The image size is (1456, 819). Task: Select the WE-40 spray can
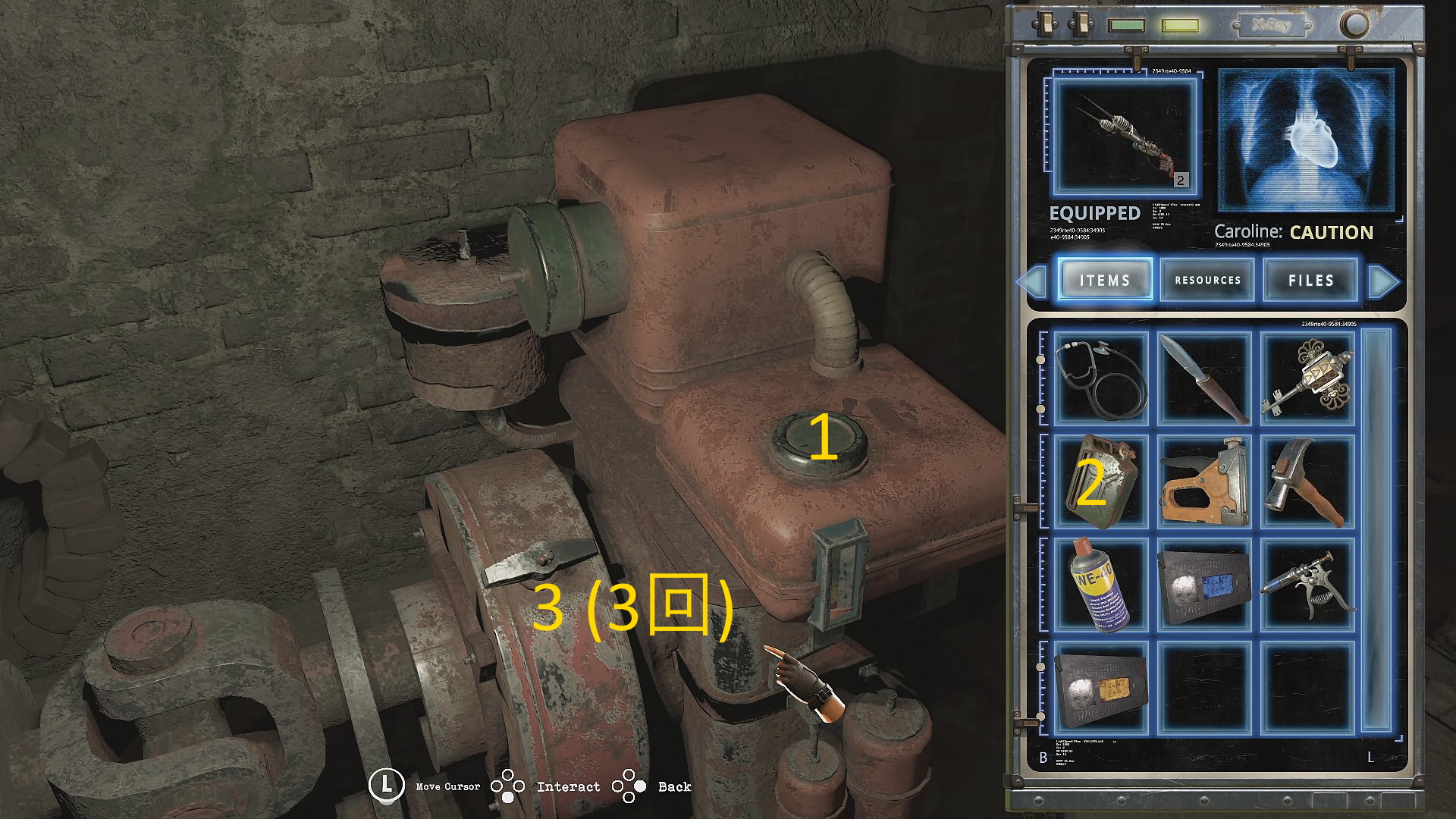click(x=1101, y=584)
